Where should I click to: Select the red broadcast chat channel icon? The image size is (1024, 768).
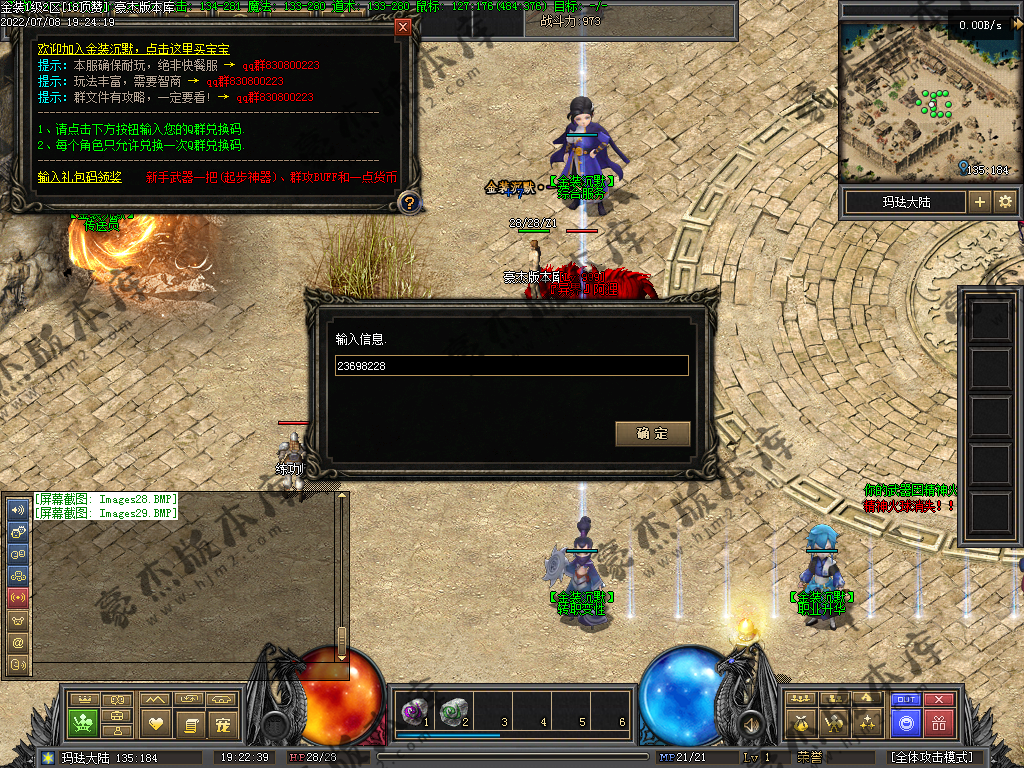pos(17,597)
